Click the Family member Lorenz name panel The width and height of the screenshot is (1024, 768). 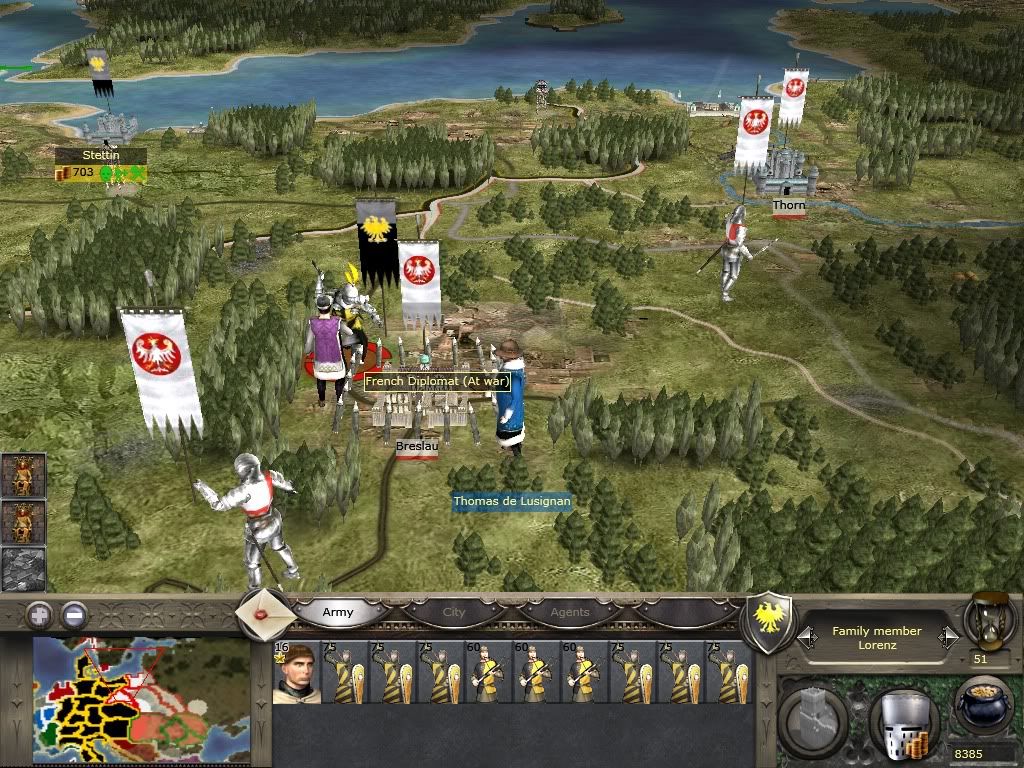[877, 638]
